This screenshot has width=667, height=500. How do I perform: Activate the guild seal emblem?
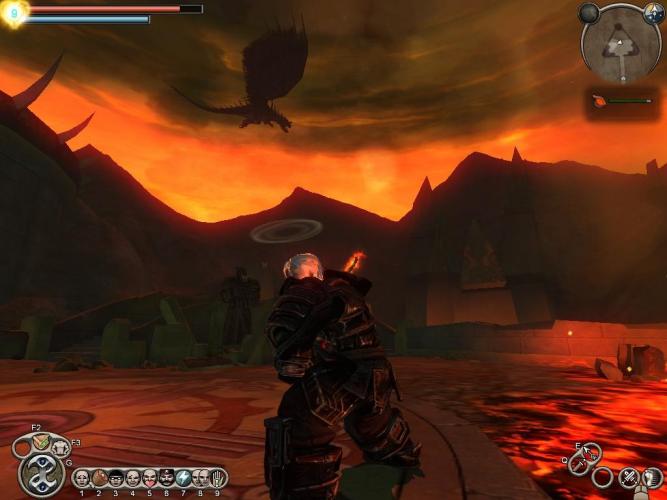pyautogui.click(x=41, y=474)
